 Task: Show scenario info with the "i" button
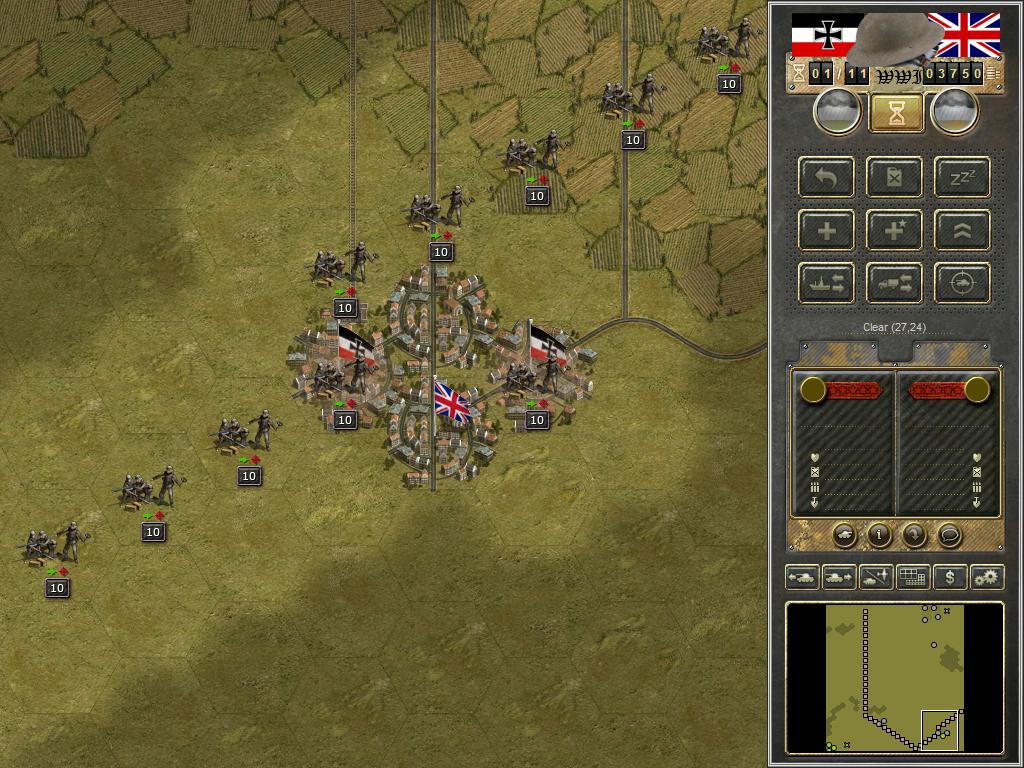879,536
